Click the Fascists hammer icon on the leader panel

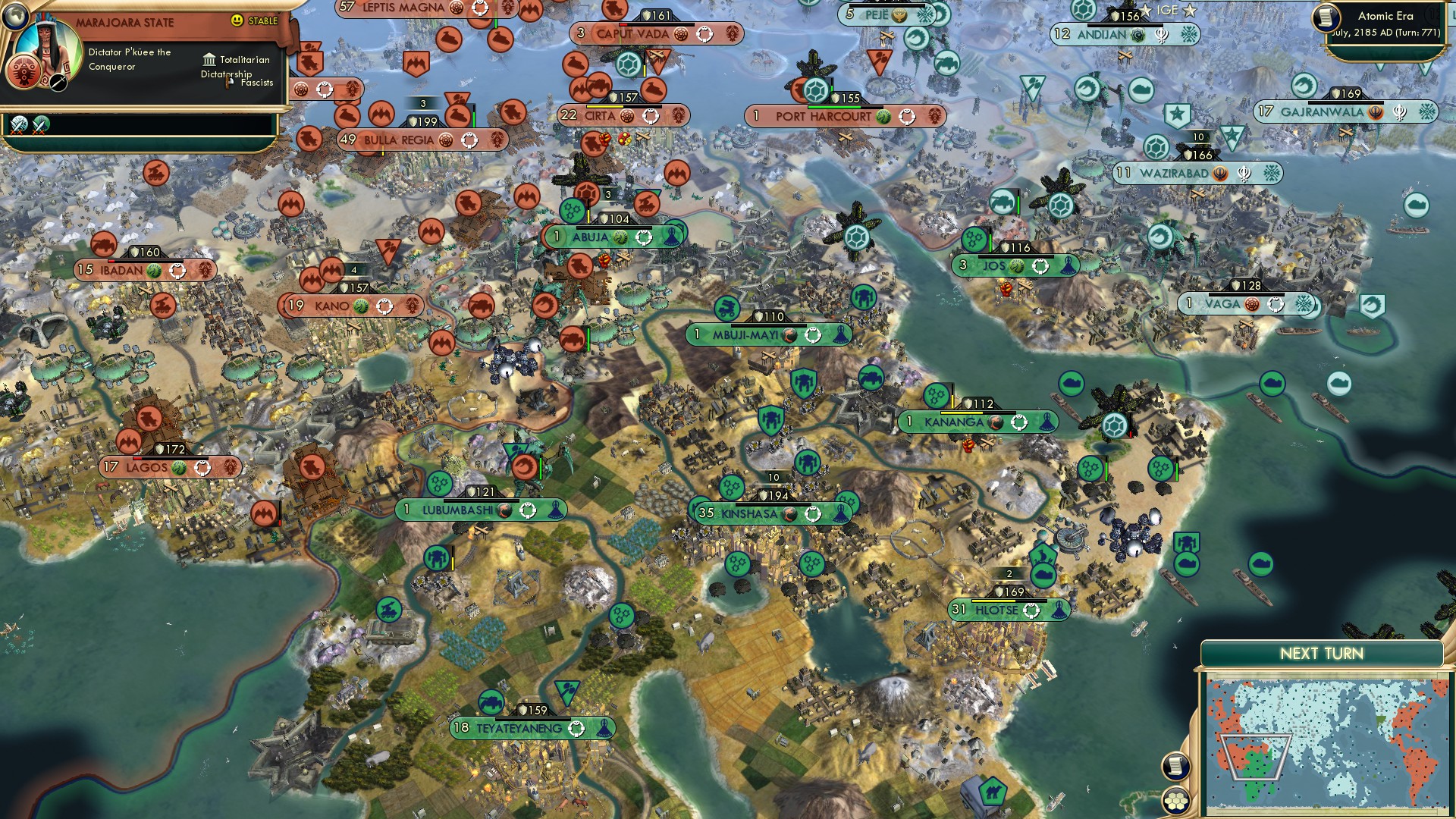(227, 83)
